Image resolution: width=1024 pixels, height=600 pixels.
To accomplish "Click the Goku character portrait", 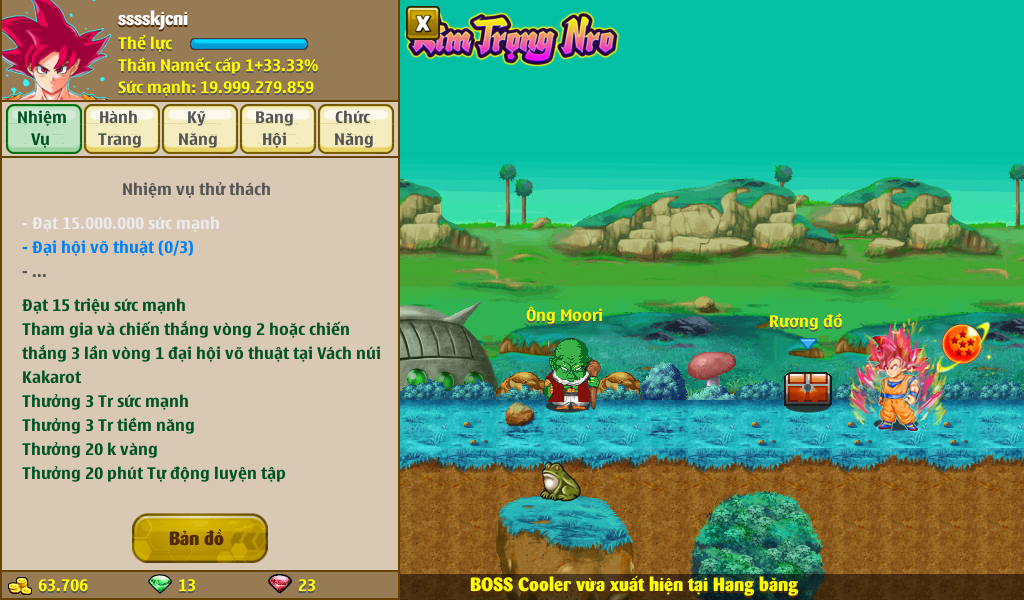I will point(48,52).
